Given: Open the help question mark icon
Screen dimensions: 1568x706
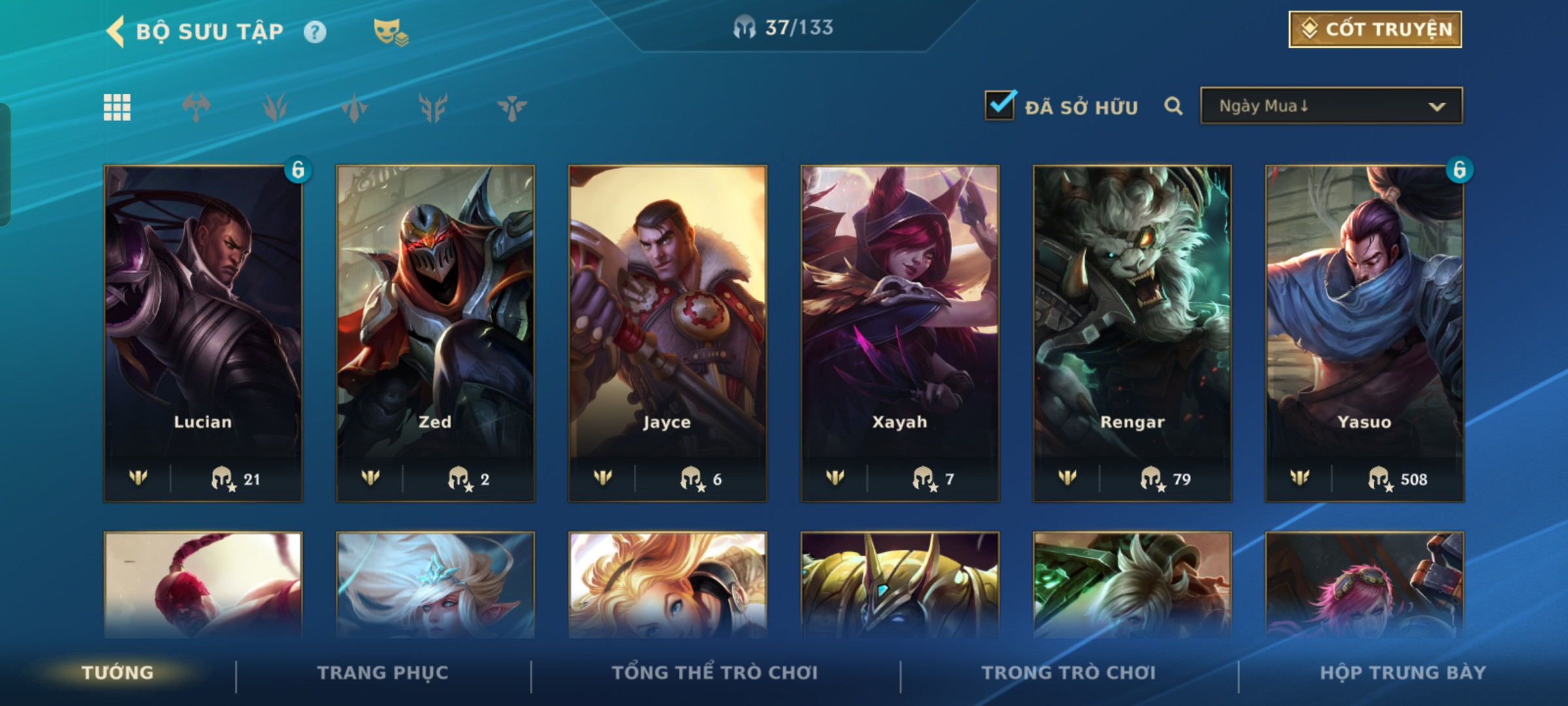Looking at the screenshot, I should pos(315,32).
